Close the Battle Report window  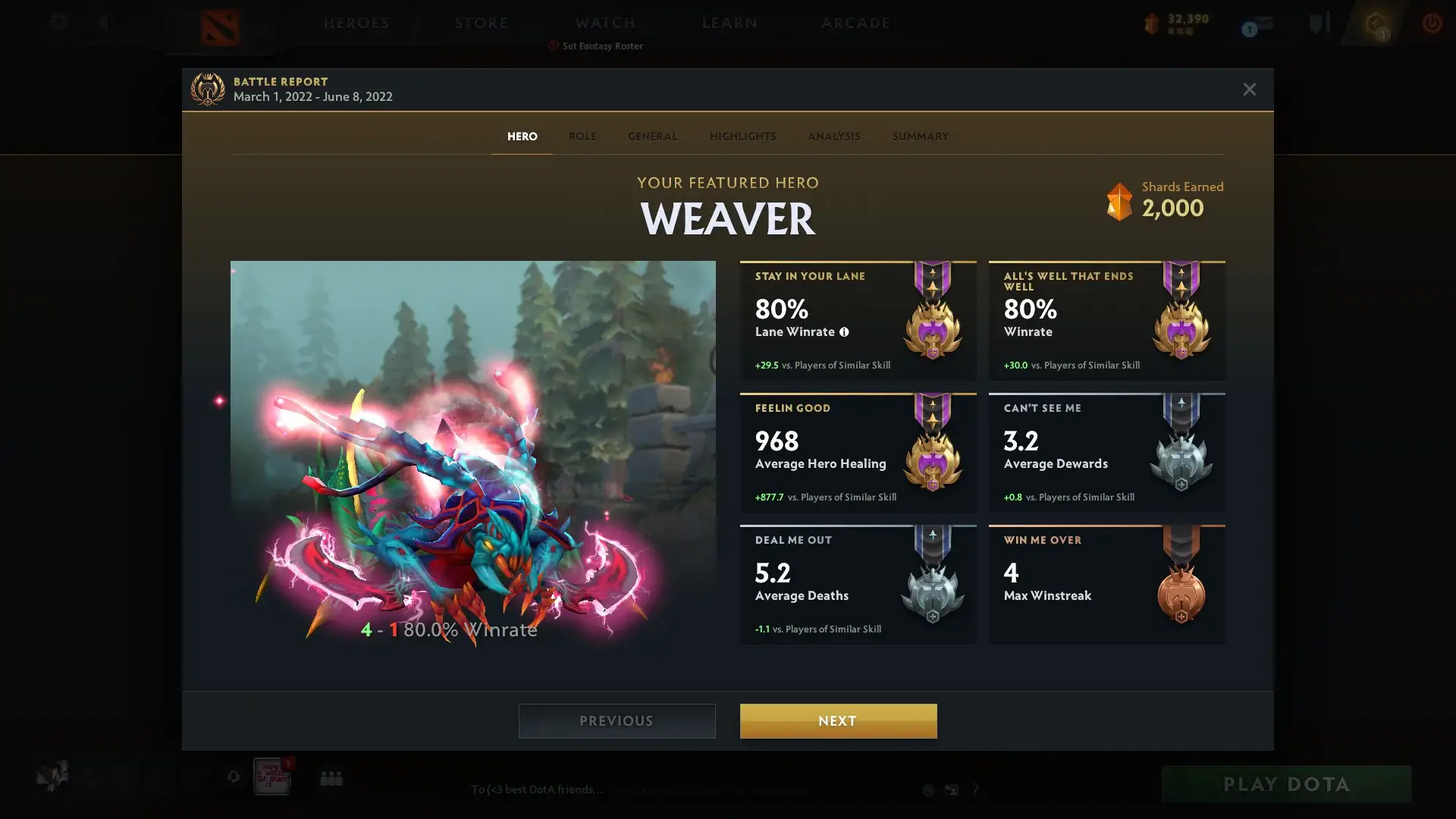point(1249,89)
